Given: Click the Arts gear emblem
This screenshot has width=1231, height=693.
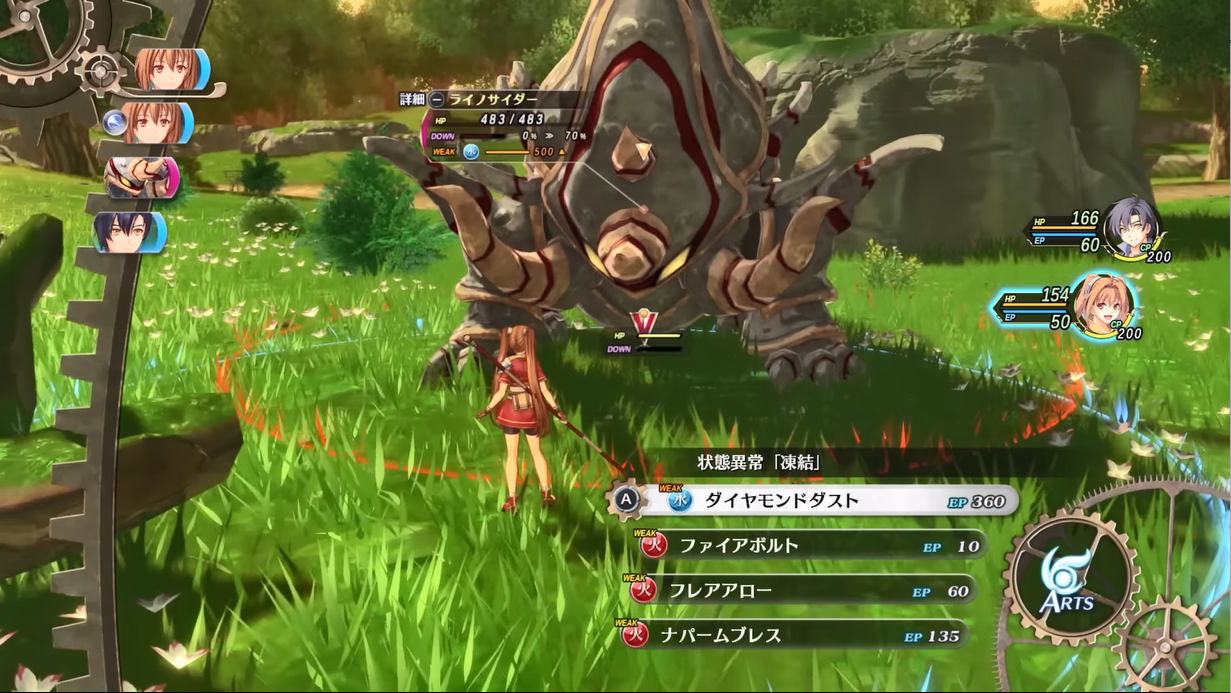Looking at the screenshot, I should (x=1072, y=578).
